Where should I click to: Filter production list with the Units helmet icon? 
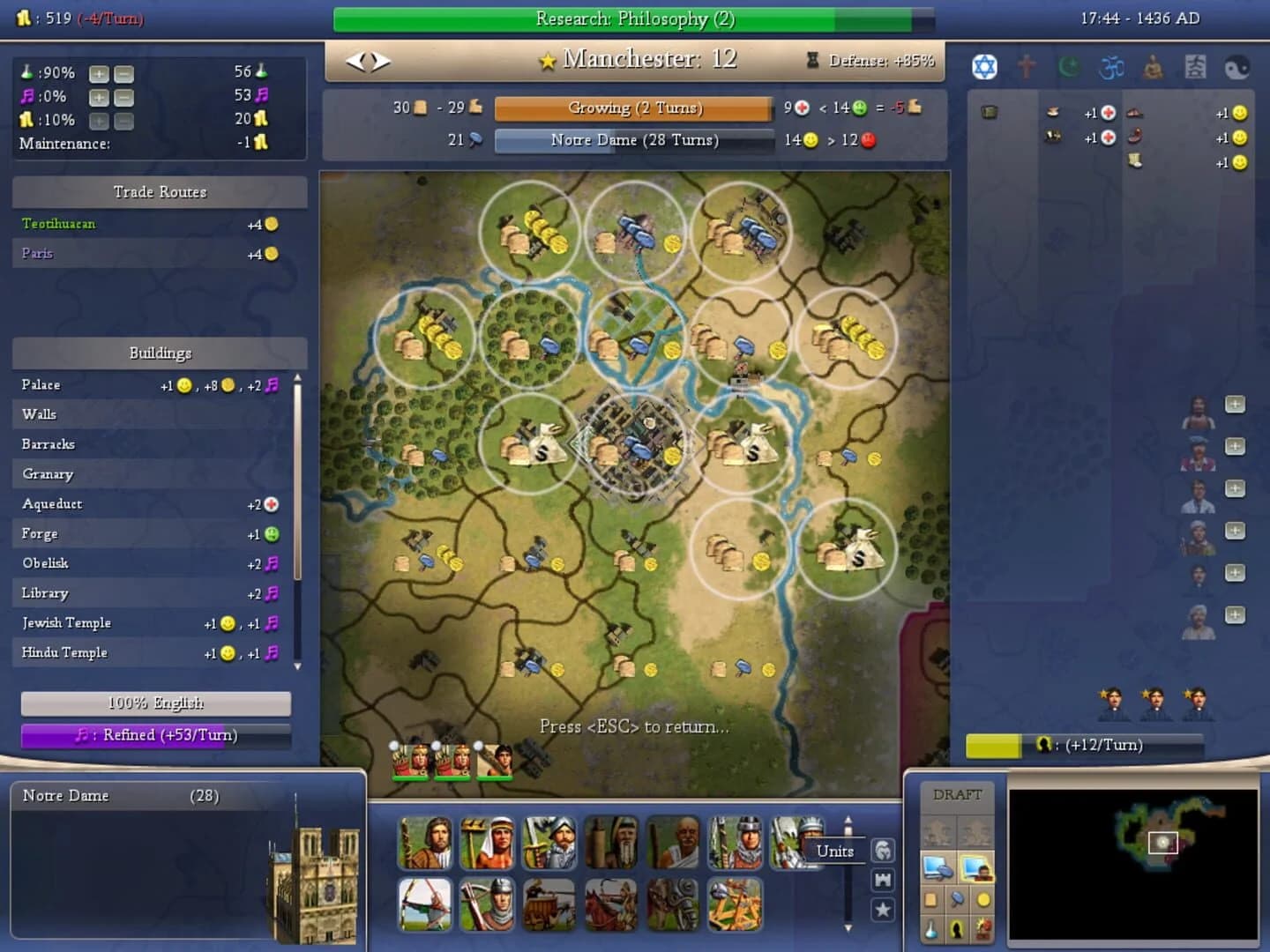(x=883, y=851)
